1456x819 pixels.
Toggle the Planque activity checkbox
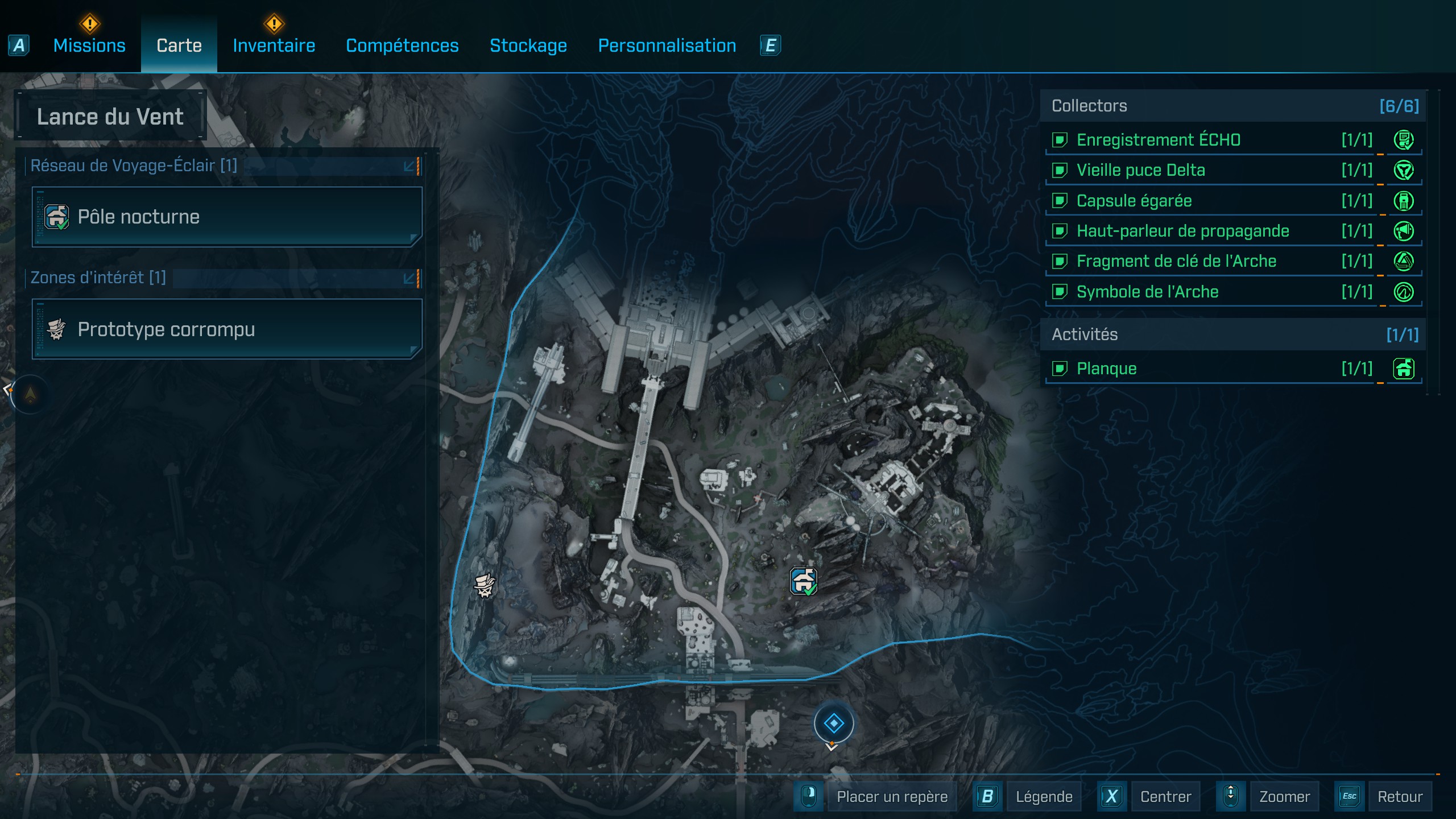point(1061,369)
